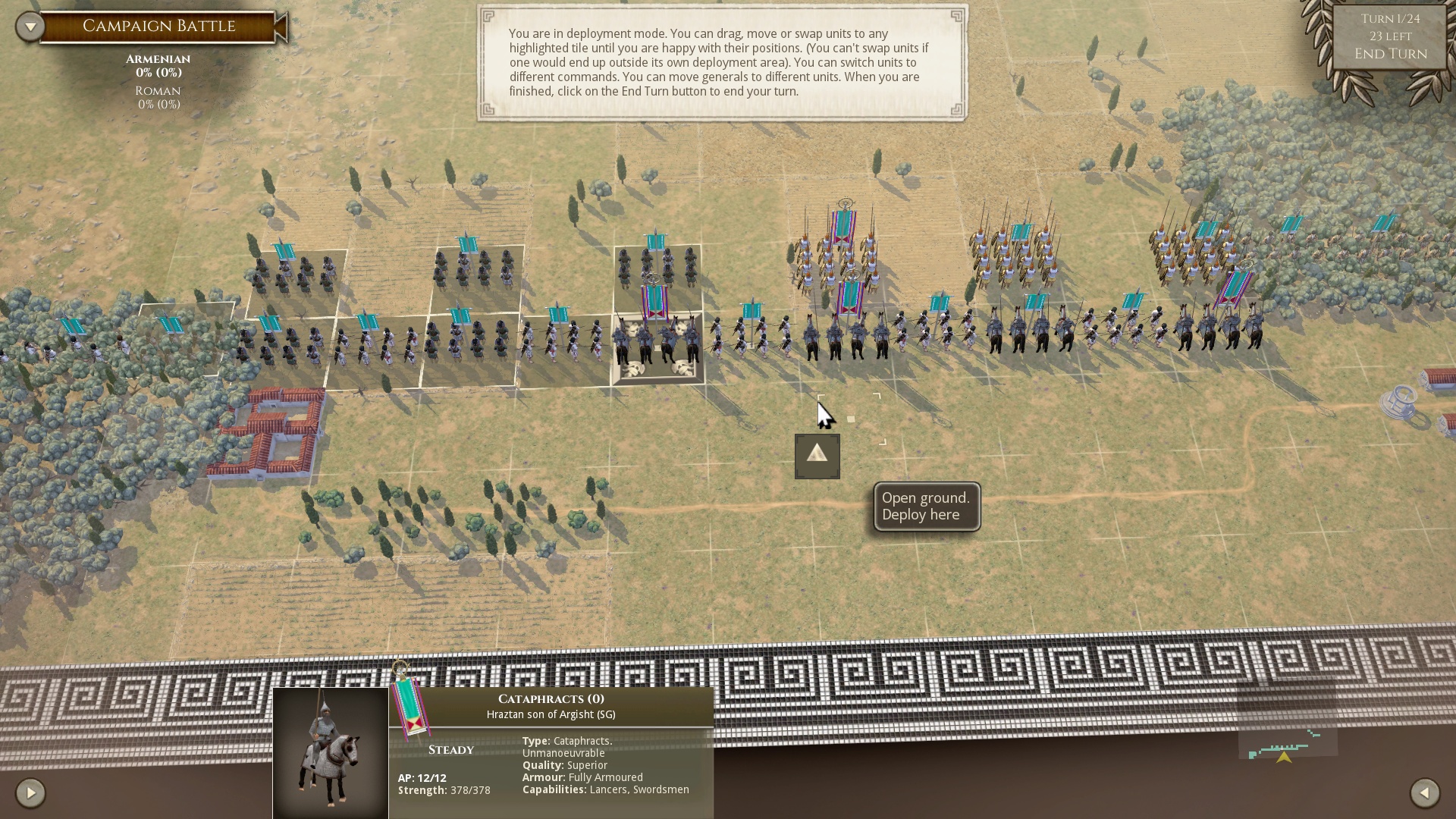The width and height of the screenshot is (1456, 819).
Task: Select the deployment marker triangle on open ground
Action: [817, 456]
